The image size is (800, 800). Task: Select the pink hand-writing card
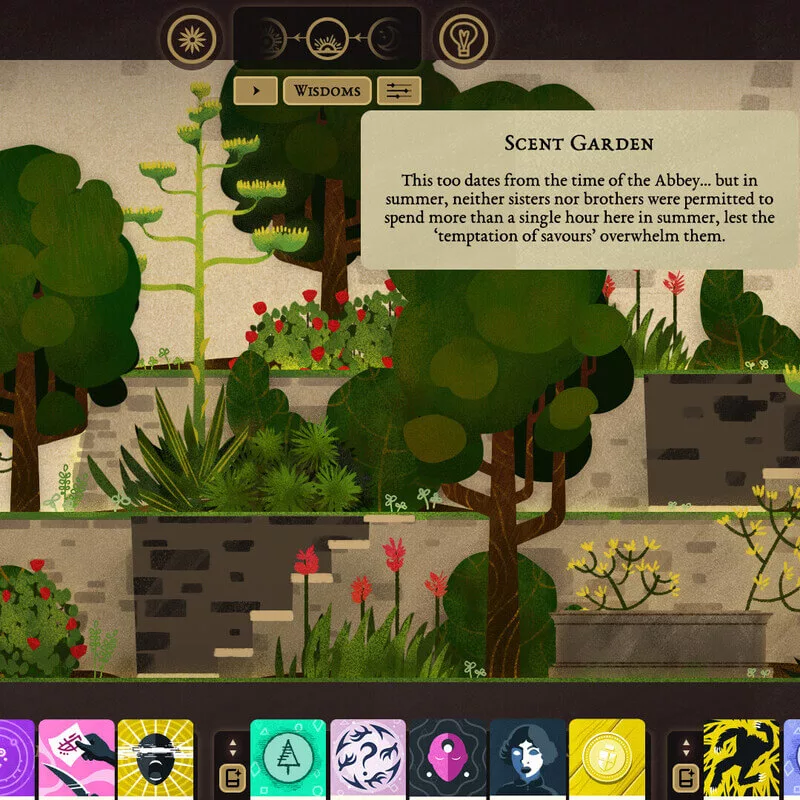(x=76, y=759)
